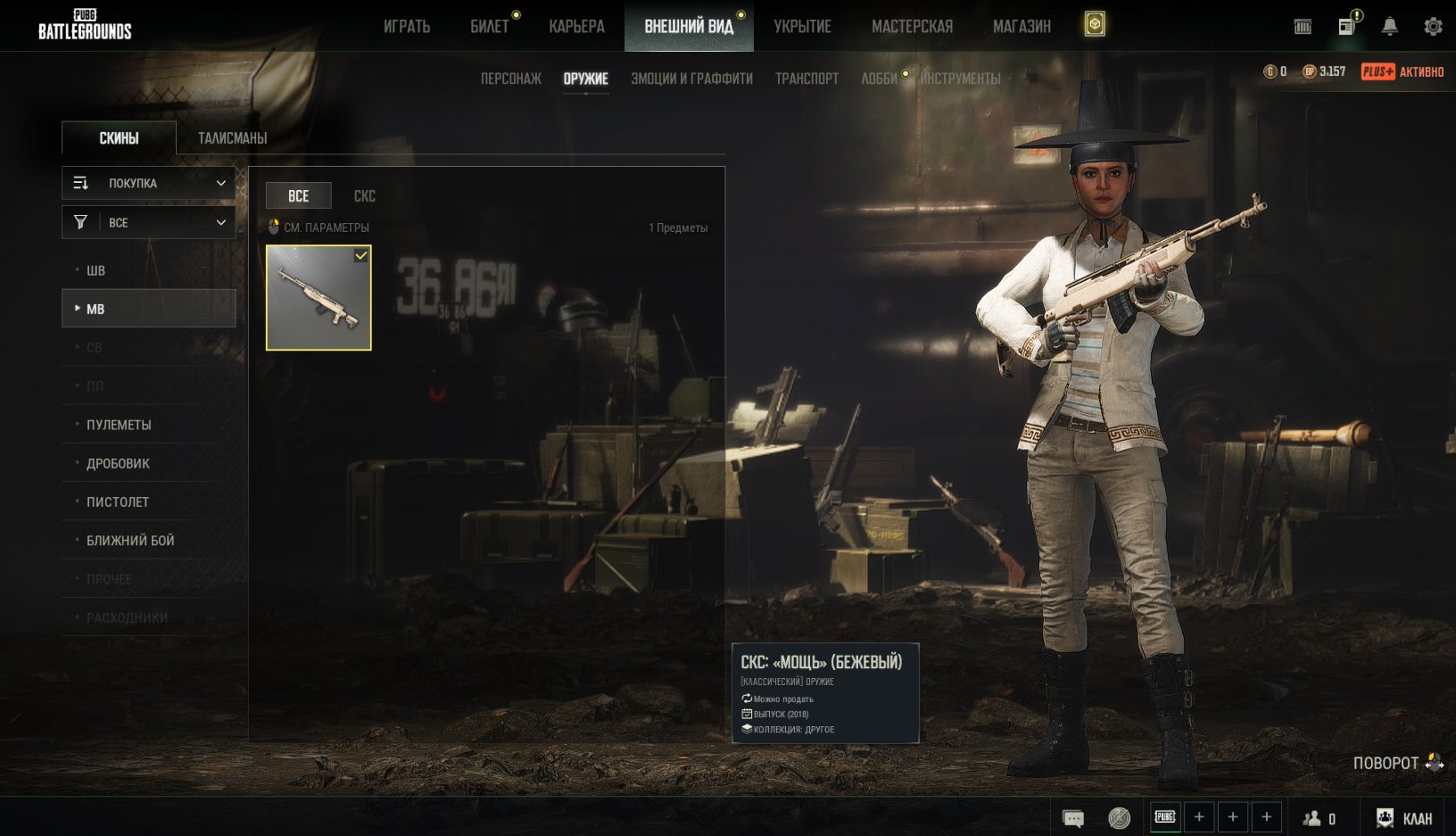
Task: Open the УКРЫТИЕ menu
Action: (802, 27)
